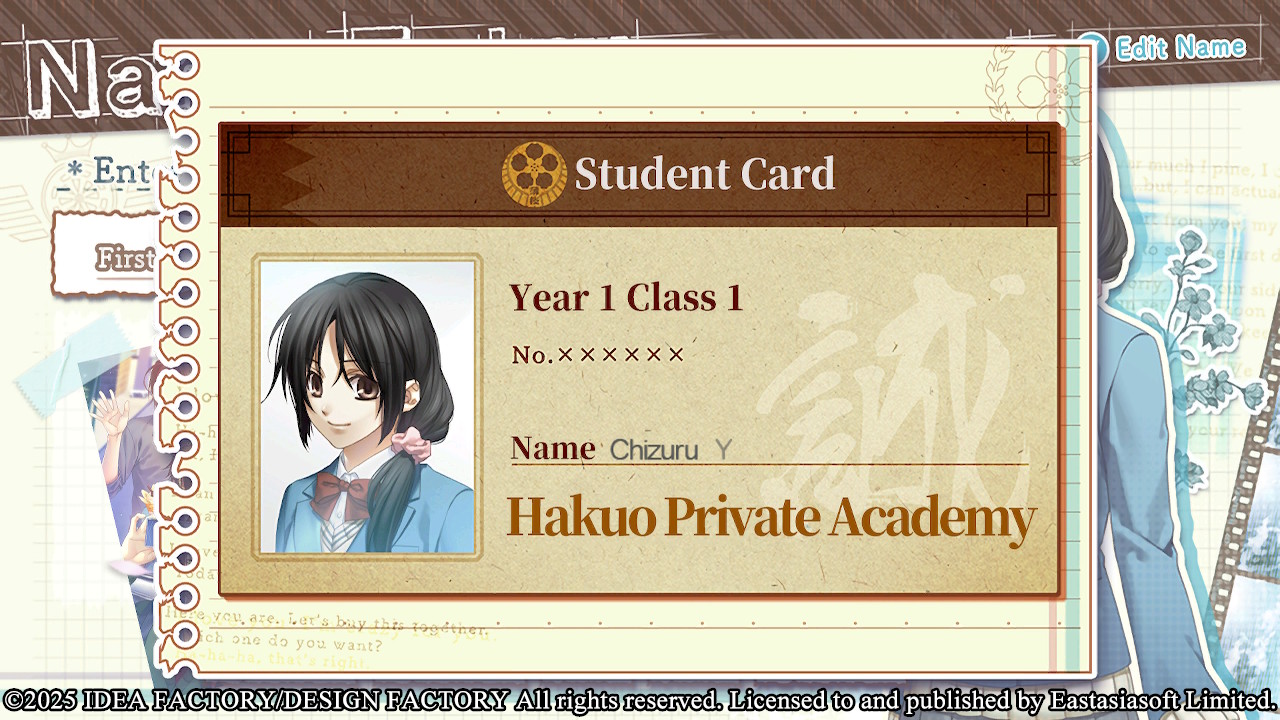Screen dimensions: 1280x720
Task: Click the Name field on the Student Card
Action: pos(768,450)
